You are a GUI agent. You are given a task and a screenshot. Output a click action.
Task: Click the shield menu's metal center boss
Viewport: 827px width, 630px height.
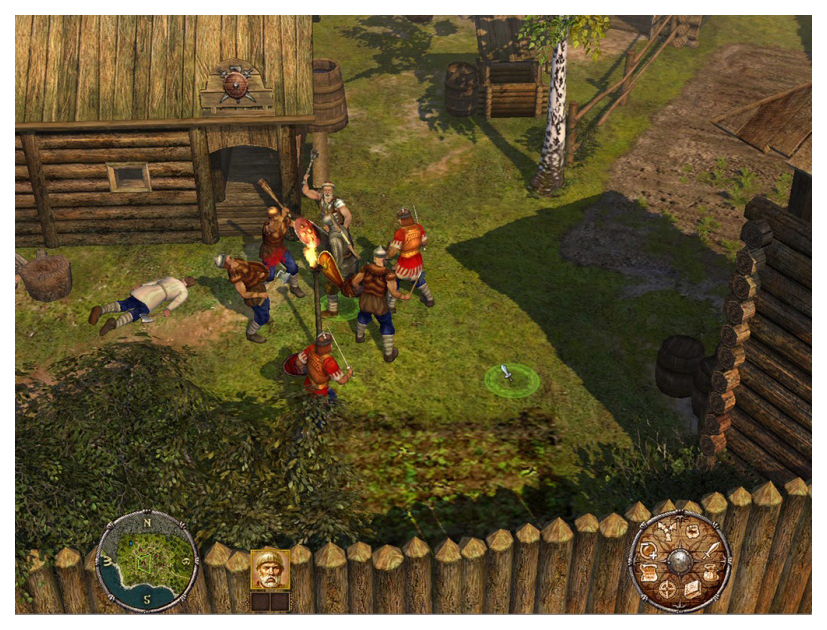pos(680,561)
